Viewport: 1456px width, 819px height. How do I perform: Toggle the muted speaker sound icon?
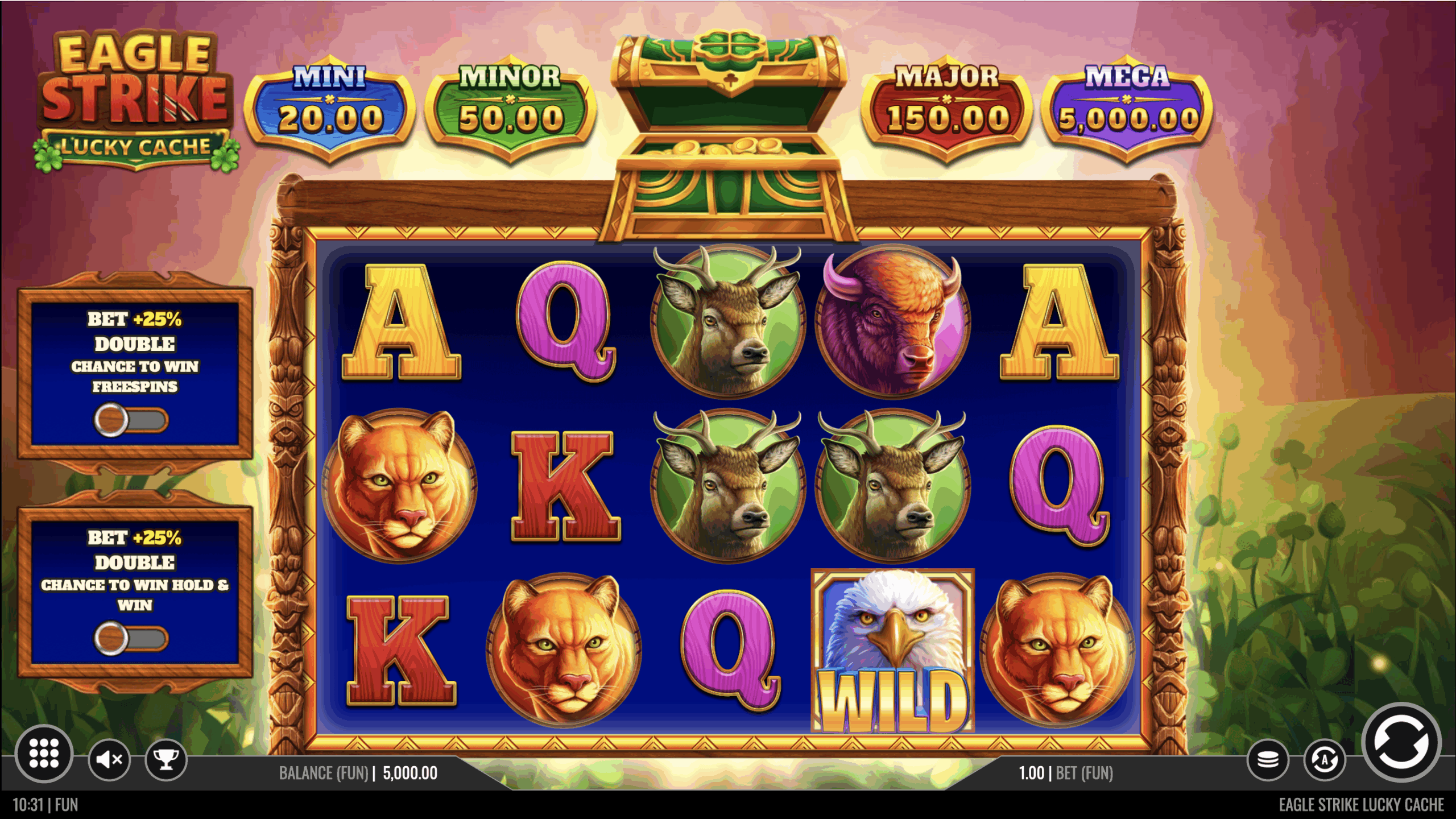click(109, 759)
